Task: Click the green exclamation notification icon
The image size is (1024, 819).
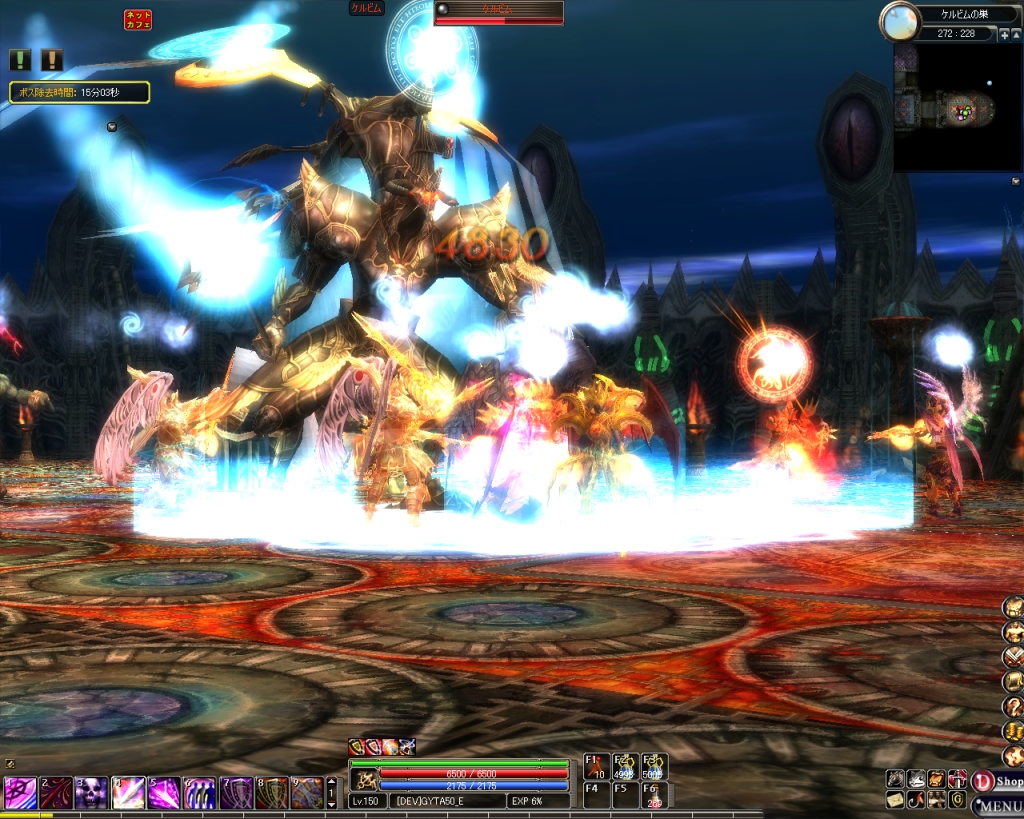Action: click(x=20, y=60)
